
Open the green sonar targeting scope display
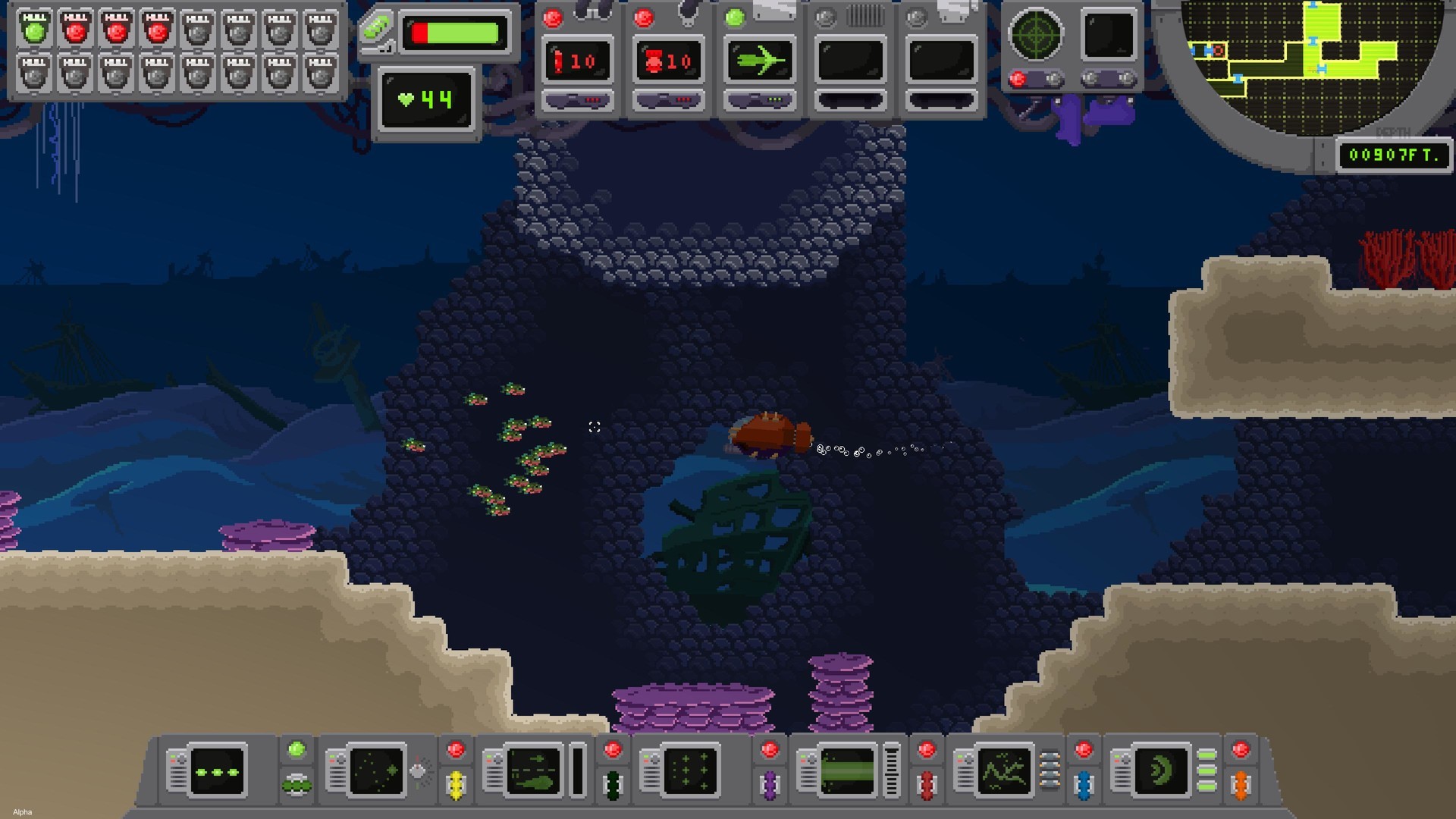tap(1037, 34)
